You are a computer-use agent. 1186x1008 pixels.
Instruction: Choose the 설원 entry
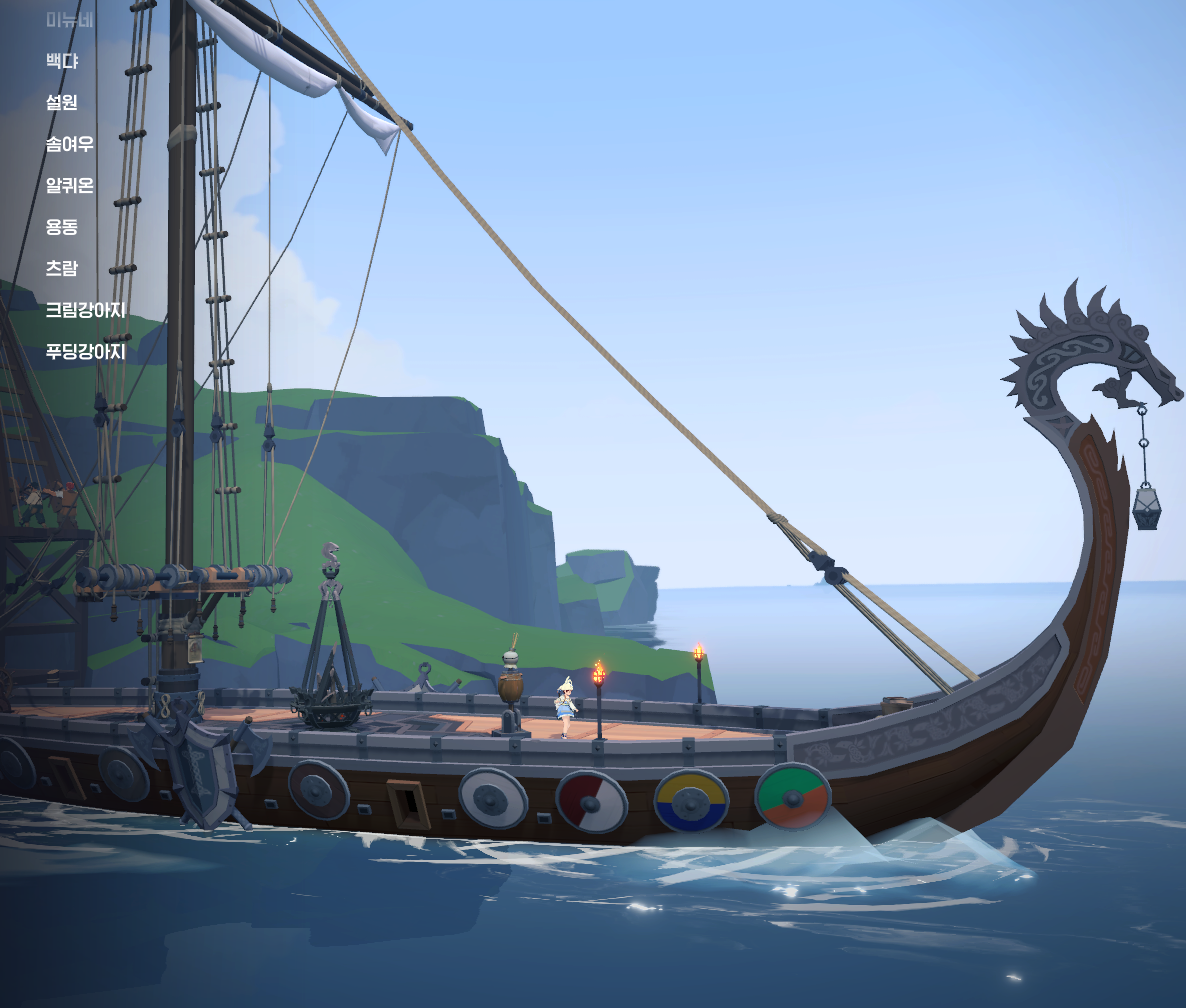click(62, 102)
